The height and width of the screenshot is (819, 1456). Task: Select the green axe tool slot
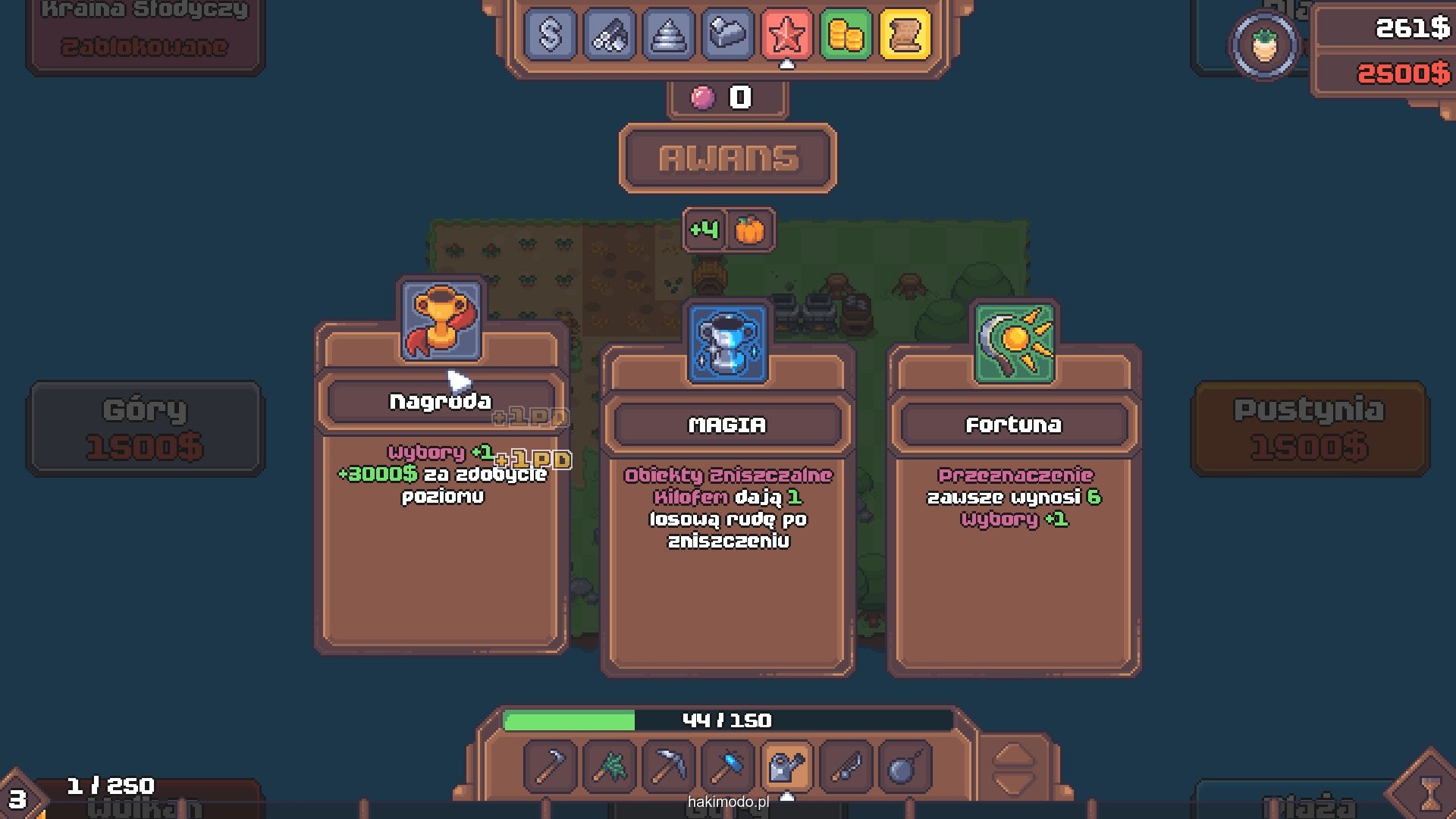point(609,767)
